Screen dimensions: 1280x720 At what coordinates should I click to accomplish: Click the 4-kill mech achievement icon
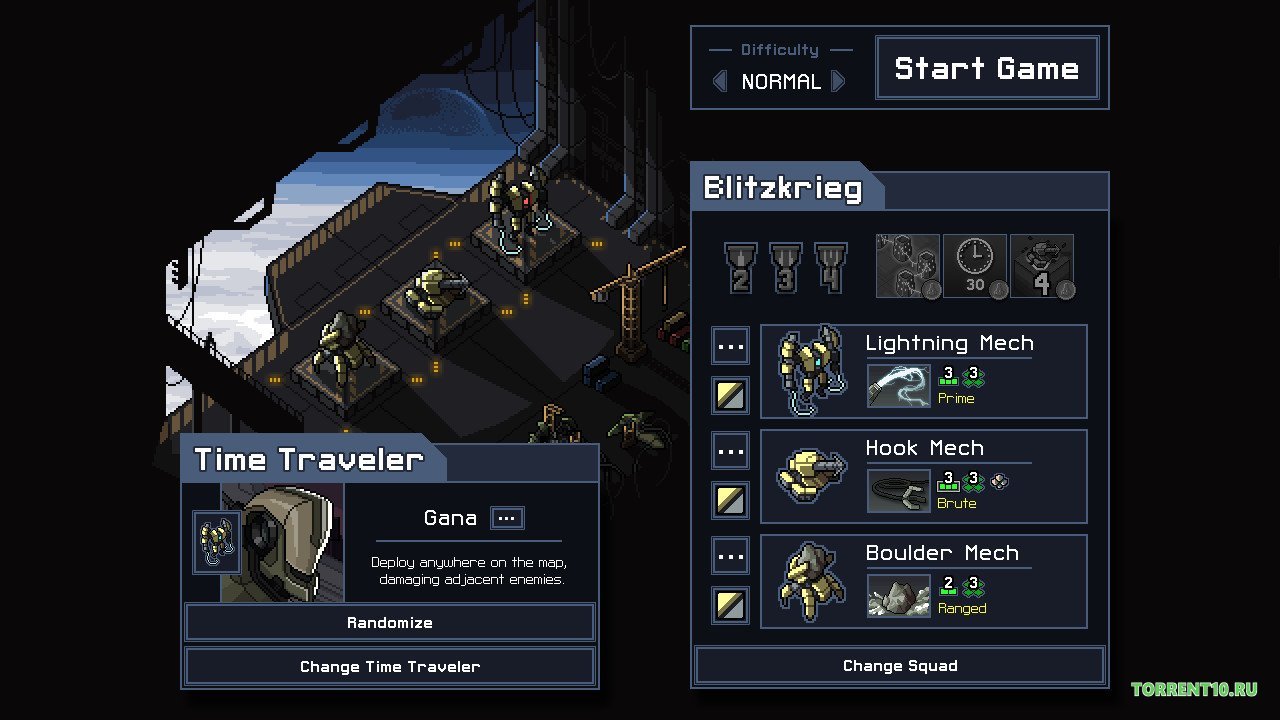1041,265
